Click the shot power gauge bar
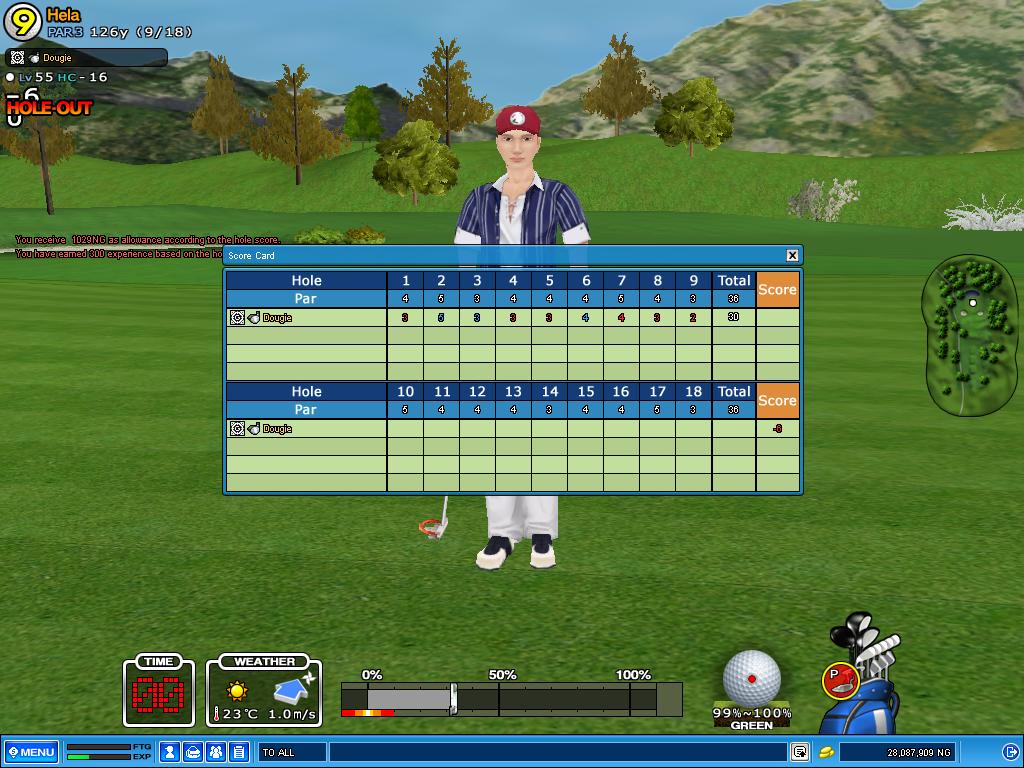 point(510,698)
